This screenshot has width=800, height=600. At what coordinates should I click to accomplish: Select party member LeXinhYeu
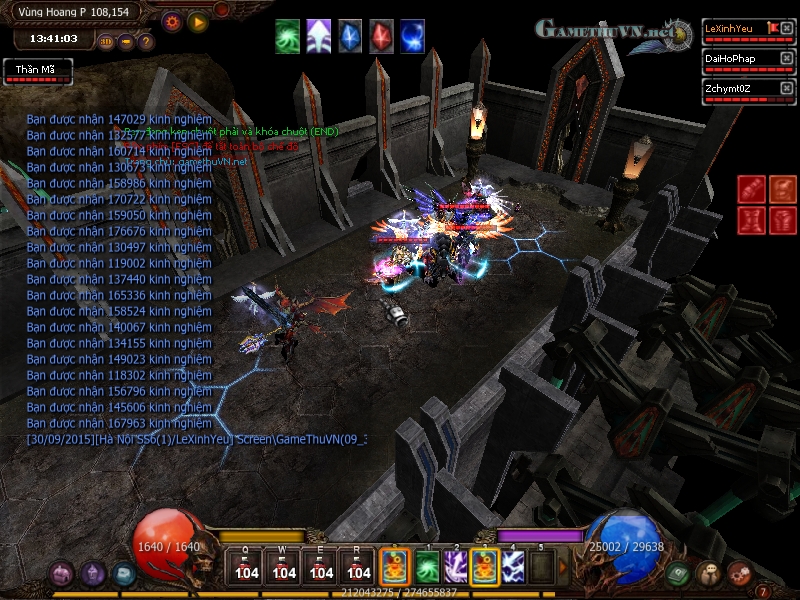click(x=741, y=30)
